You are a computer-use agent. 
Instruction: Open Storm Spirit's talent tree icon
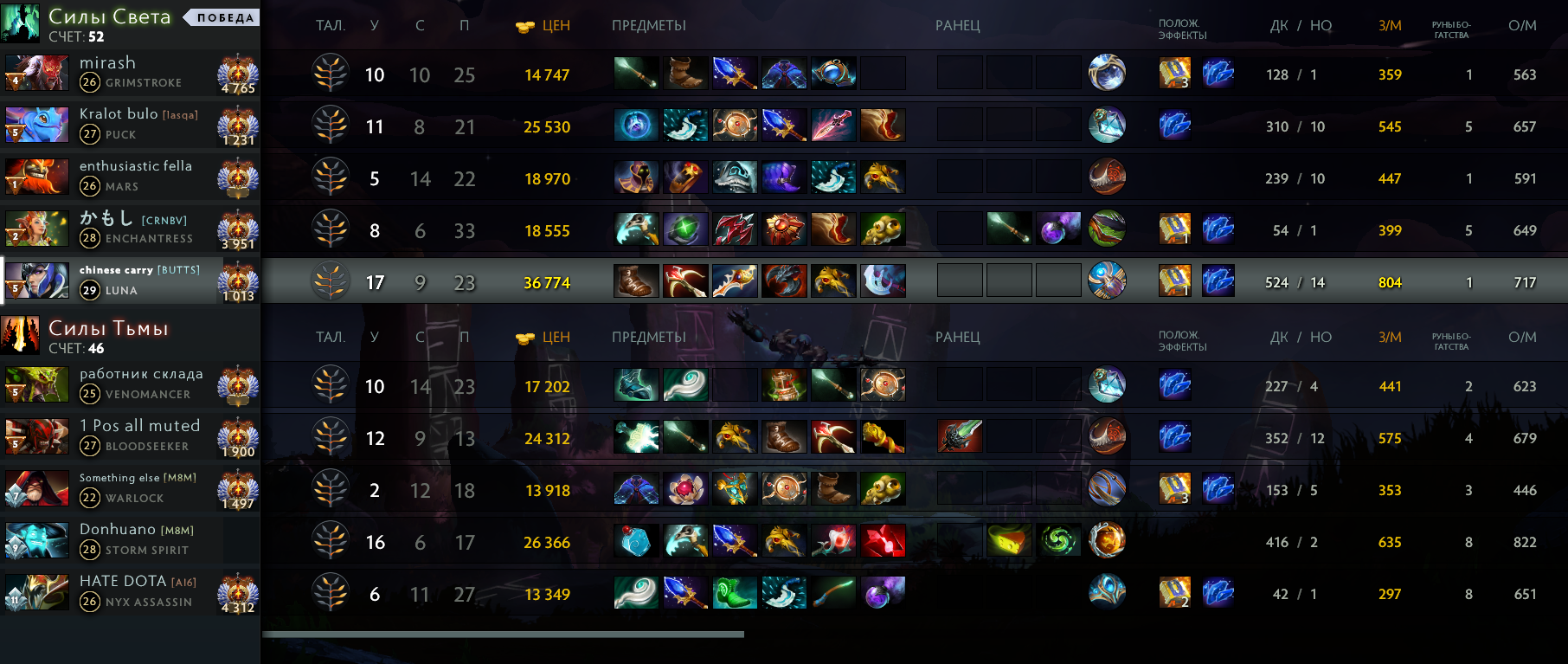(331, 542)
